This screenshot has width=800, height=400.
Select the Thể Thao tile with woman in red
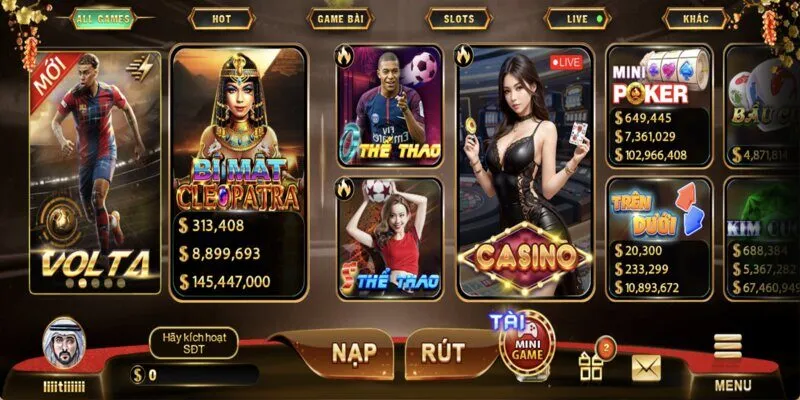[388, 238]
